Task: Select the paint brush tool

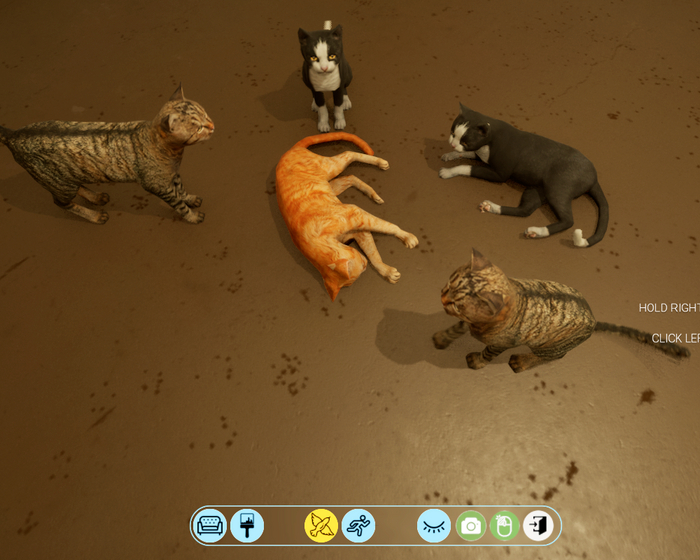Action: coord(247,525)
